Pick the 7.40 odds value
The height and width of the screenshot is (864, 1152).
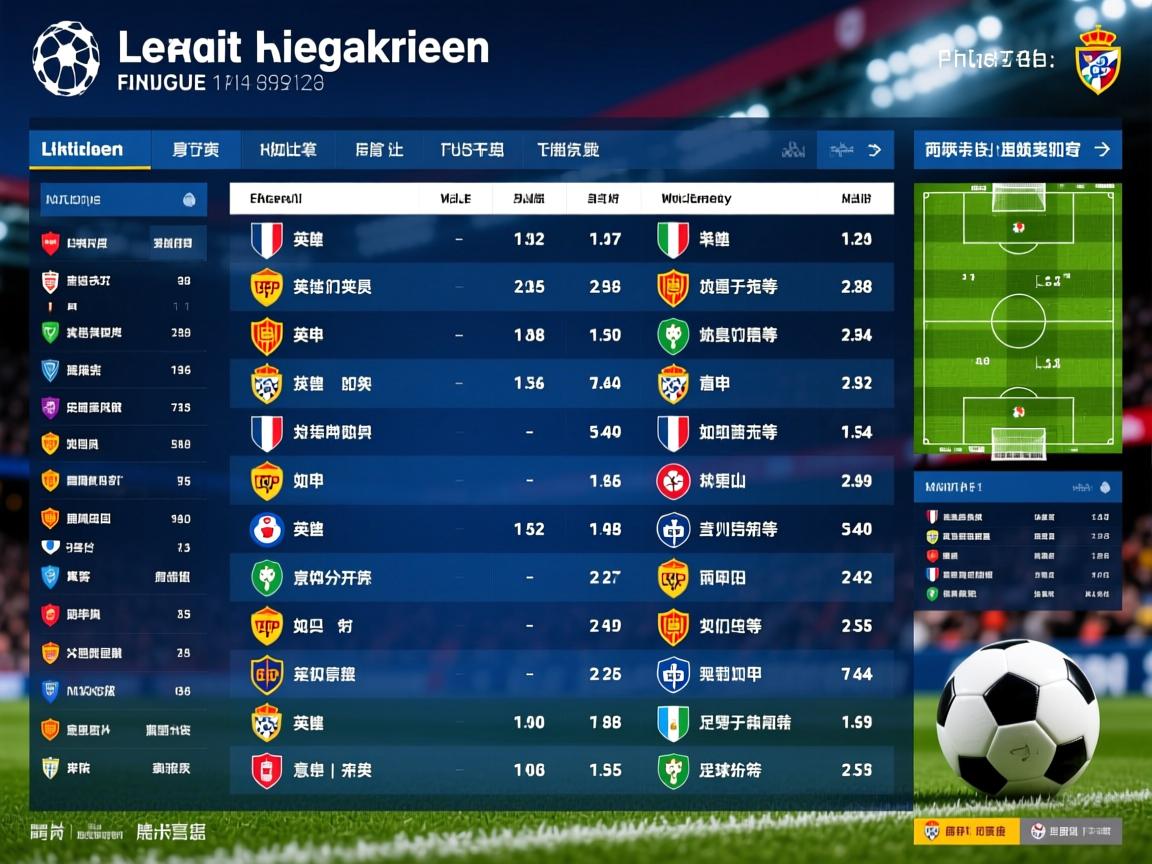pyautogui.click(x=604, y=383)
